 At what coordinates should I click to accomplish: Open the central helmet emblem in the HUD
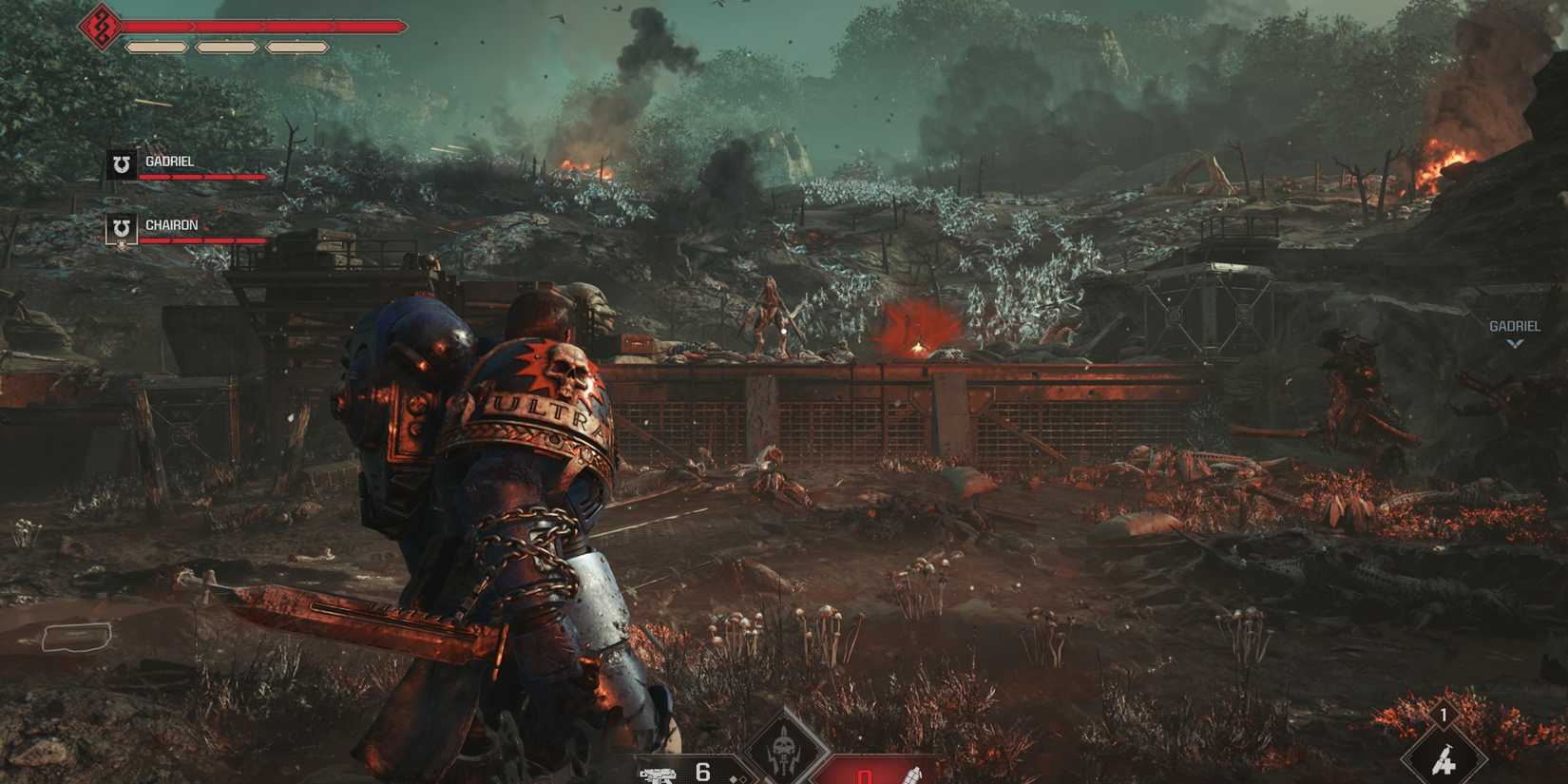click(785, 750)
